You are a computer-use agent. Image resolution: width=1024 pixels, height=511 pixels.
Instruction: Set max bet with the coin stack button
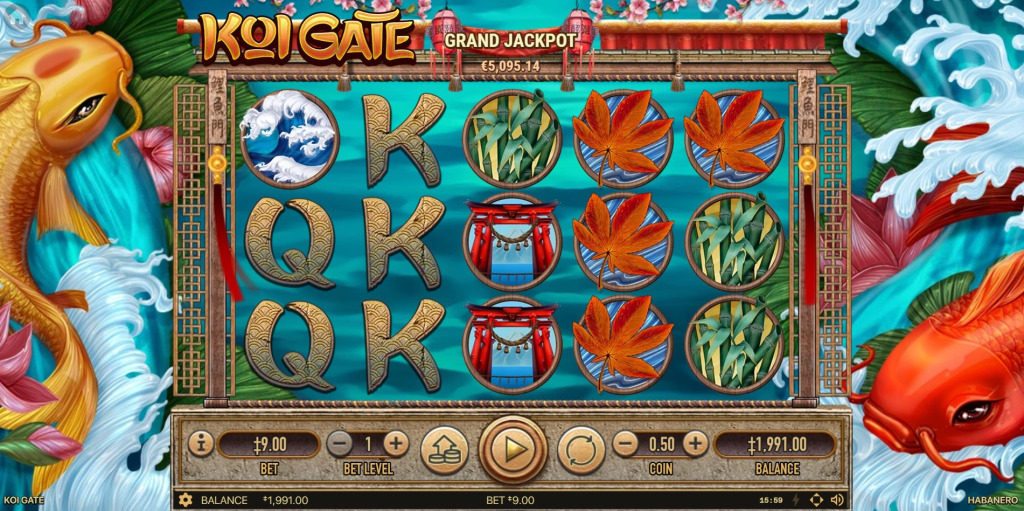click(444, 449)
